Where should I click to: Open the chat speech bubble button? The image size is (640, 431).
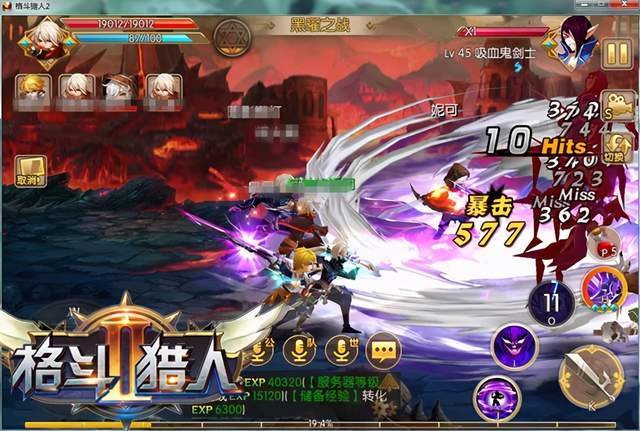click(384, 348)
